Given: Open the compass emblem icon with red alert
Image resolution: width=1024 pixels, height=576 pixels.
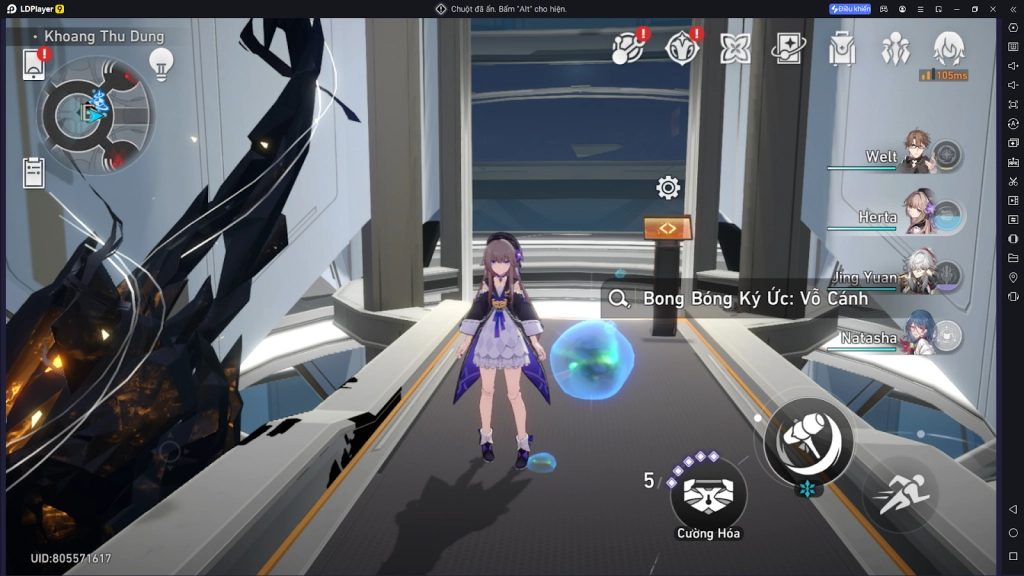Looking at the screenshot, I should [x=683, y=48].
